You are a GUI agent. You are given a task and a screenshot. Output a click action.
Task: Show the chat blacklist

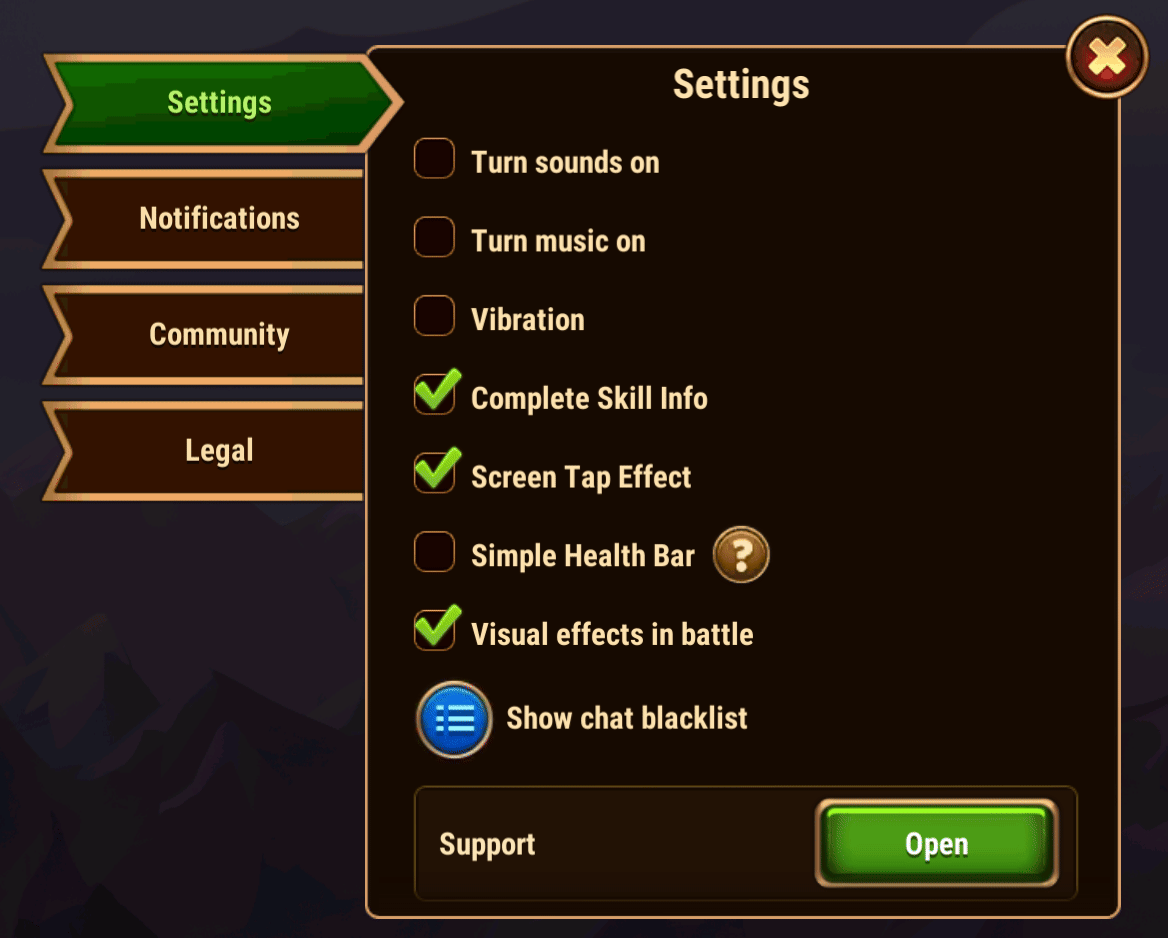454,719
